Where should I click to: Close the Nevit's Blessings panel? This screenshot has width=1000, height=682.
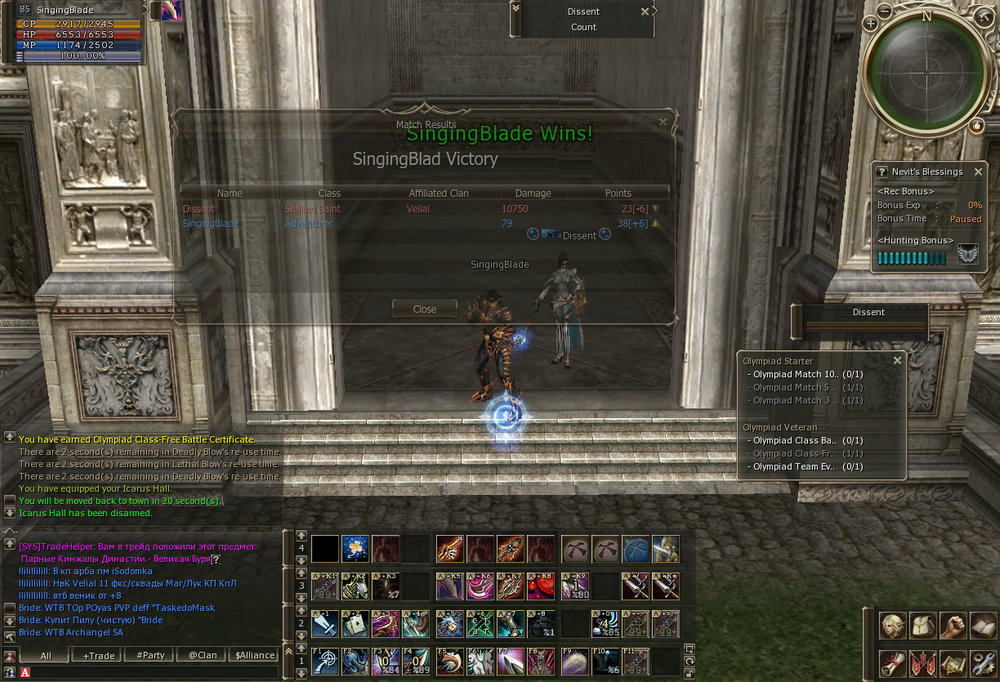click(x=976, y=171)
